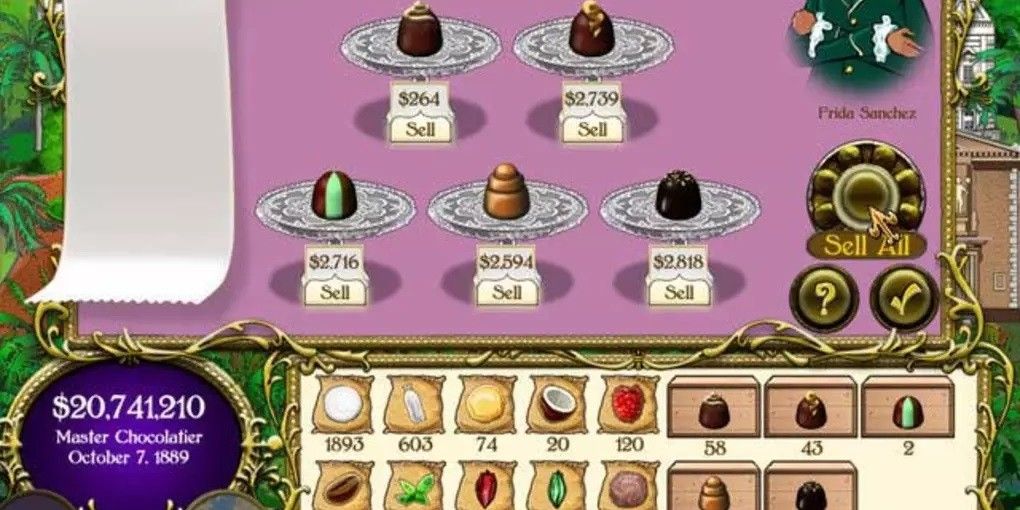Image resolution: width=1020 pixels, height=510 pixels.
Task: Sell the $2,594 caramel chocolate
Action: [507, 292]
